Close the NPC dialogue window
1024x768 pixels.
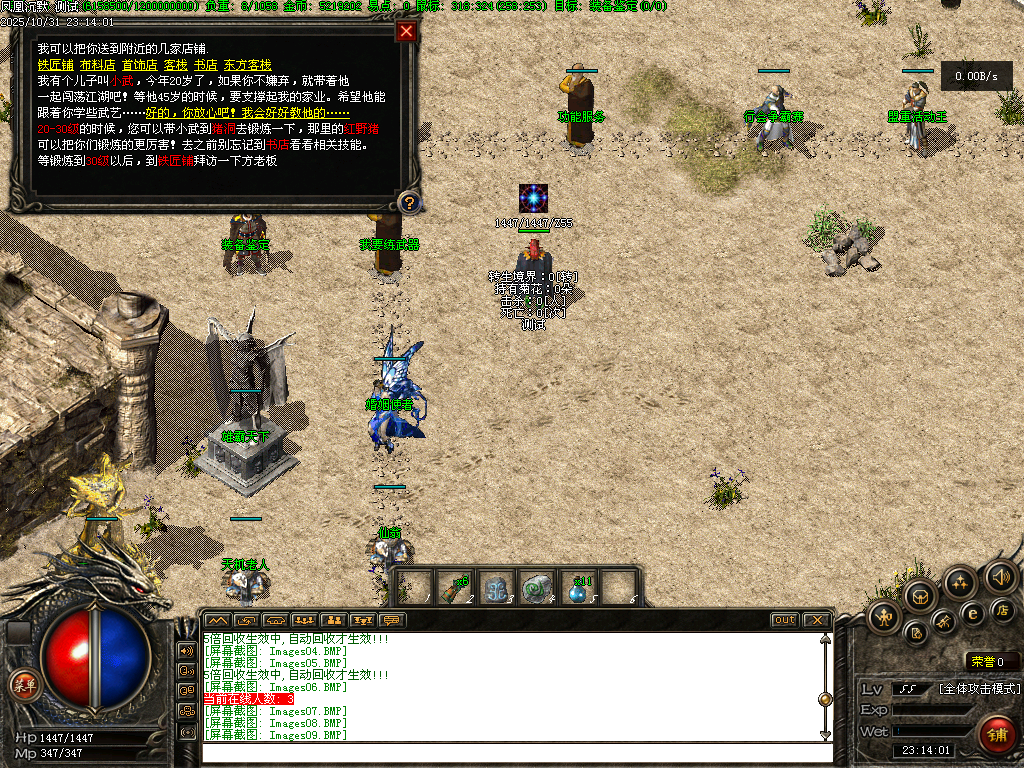406,31
